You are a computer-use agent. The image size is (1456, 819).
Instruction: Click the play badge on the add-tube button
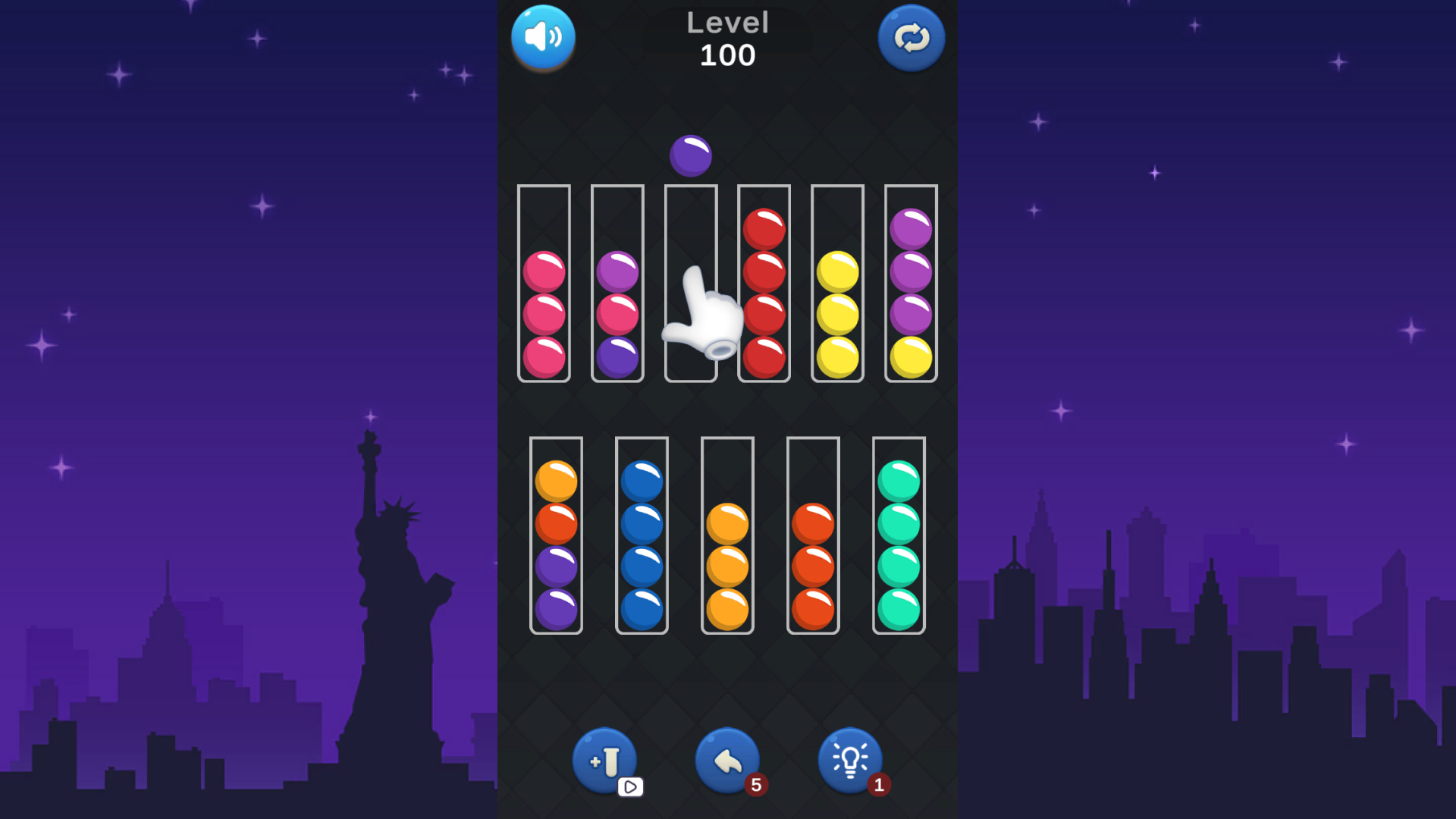click(632, 787)
